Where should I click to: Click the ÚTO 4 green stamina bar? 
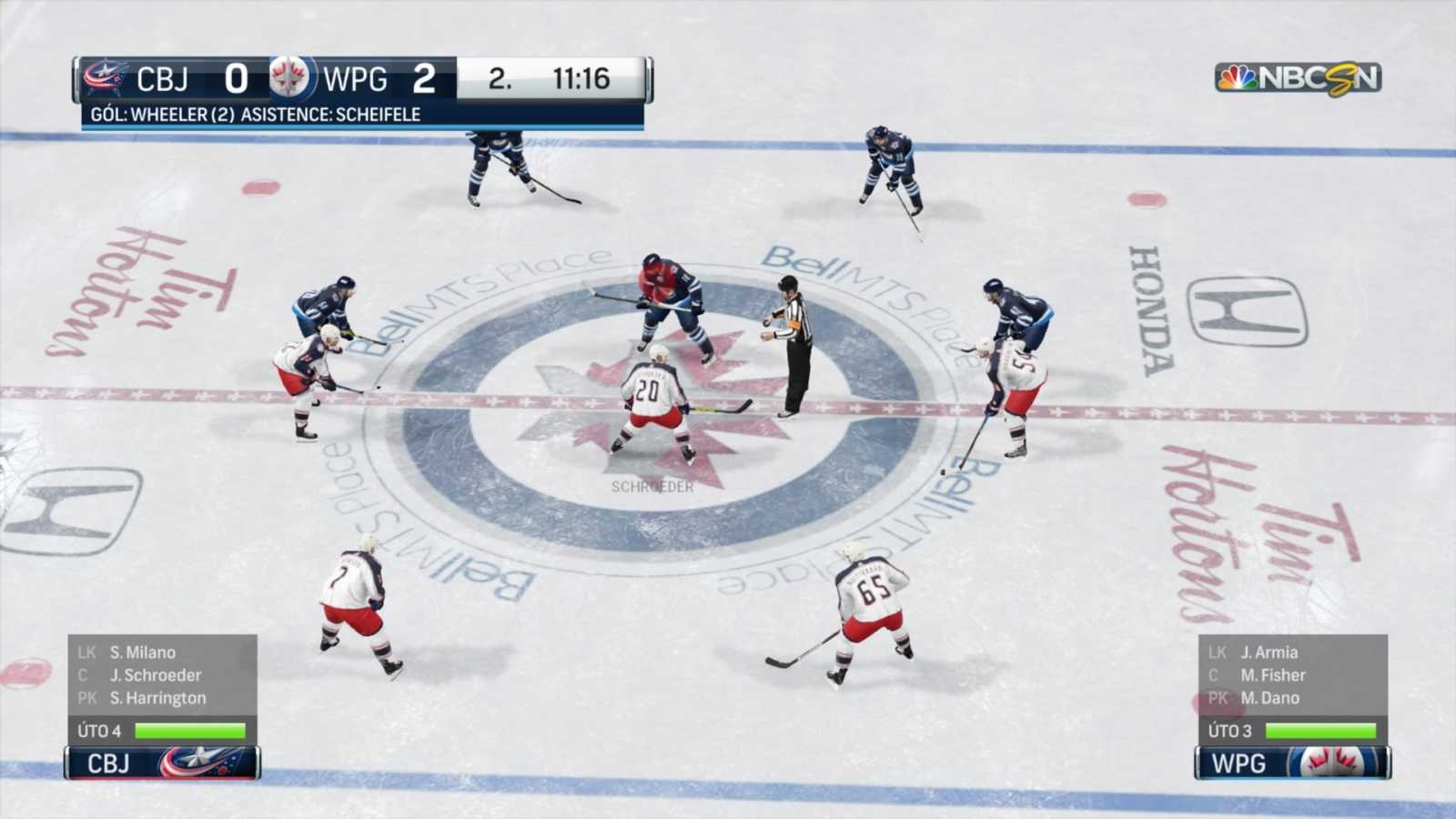188,730
